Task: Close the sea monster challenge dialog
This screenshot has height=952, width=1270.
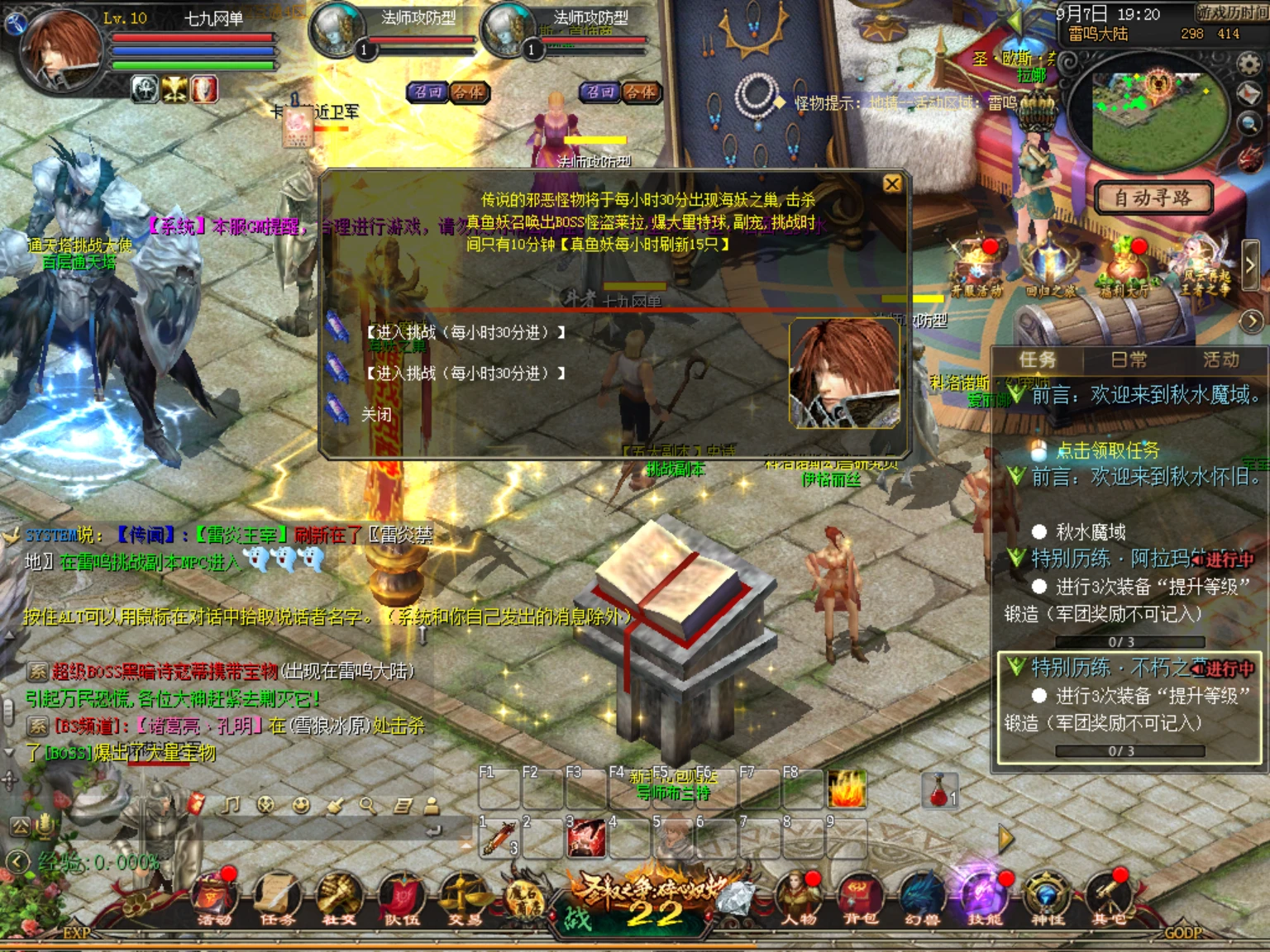Action: [x=892, y=184]
